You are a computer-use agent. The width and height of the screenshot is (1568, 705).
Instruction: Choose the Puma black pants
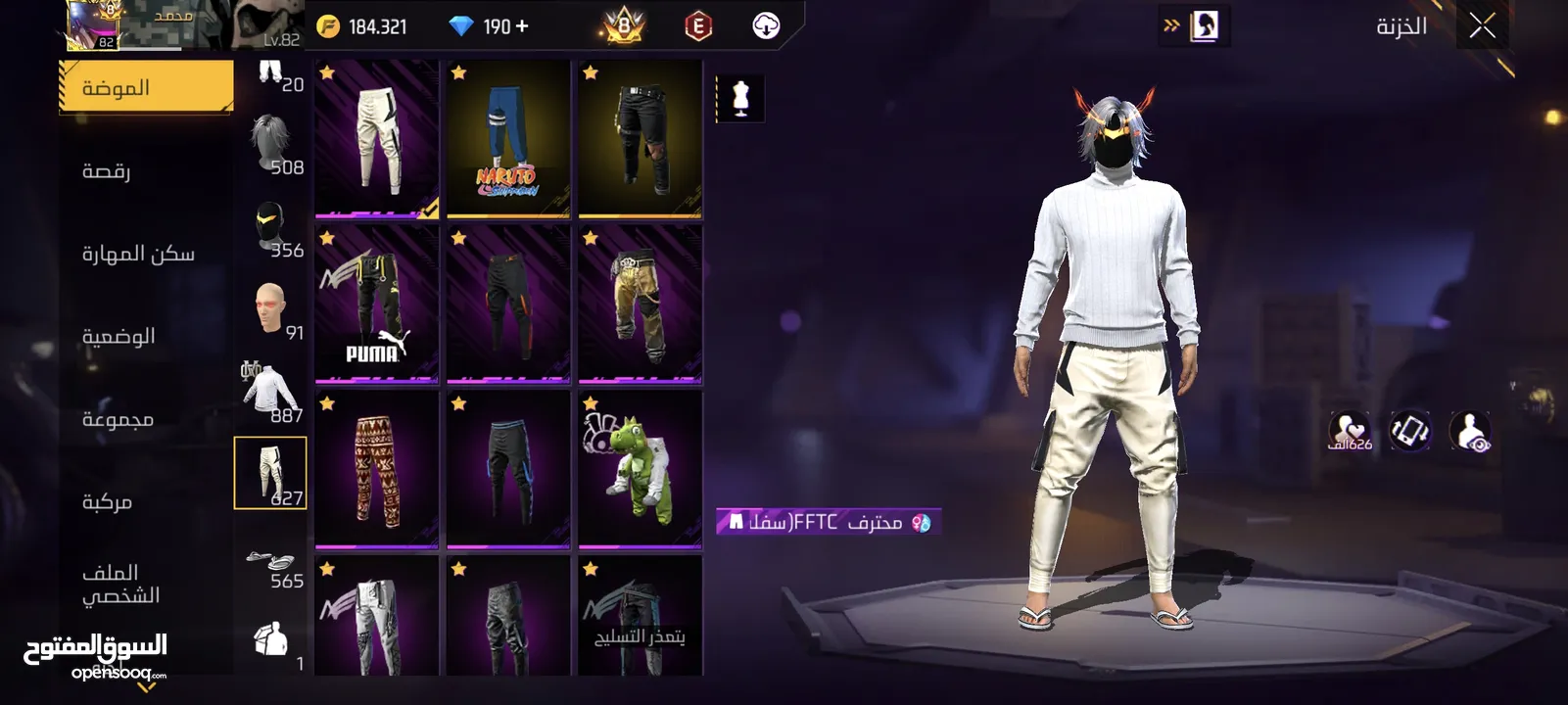[x=377, y=303]
